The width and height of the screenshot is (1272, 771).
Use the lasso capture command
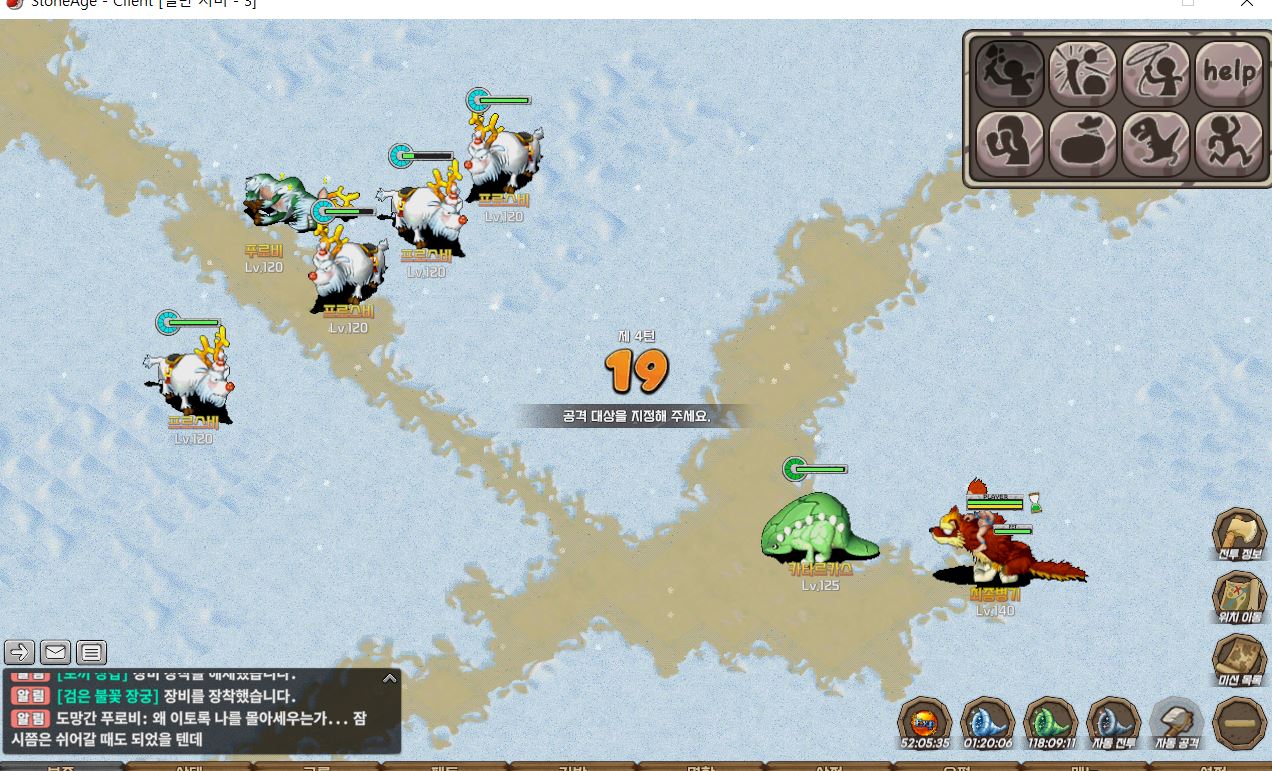(x=1155, y=72)
